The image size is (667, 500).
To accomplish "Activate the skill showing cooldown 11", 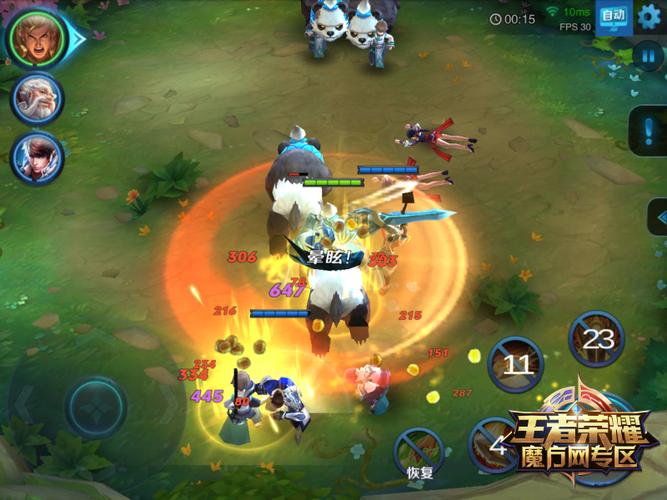I will pos(516,364).
